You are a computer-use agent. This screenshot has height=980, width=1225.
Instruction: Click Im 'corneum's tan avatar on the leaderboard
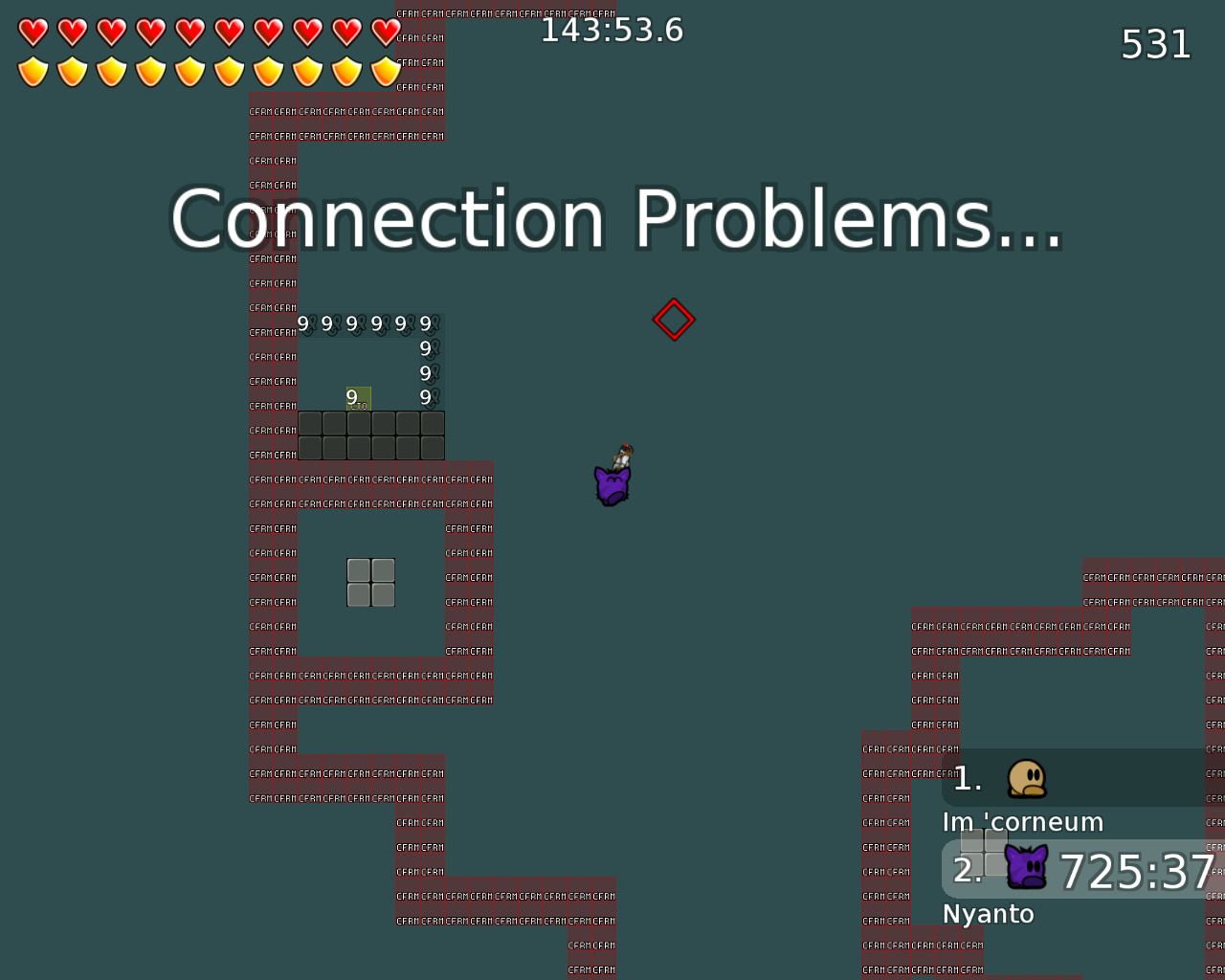point(1028,778)
